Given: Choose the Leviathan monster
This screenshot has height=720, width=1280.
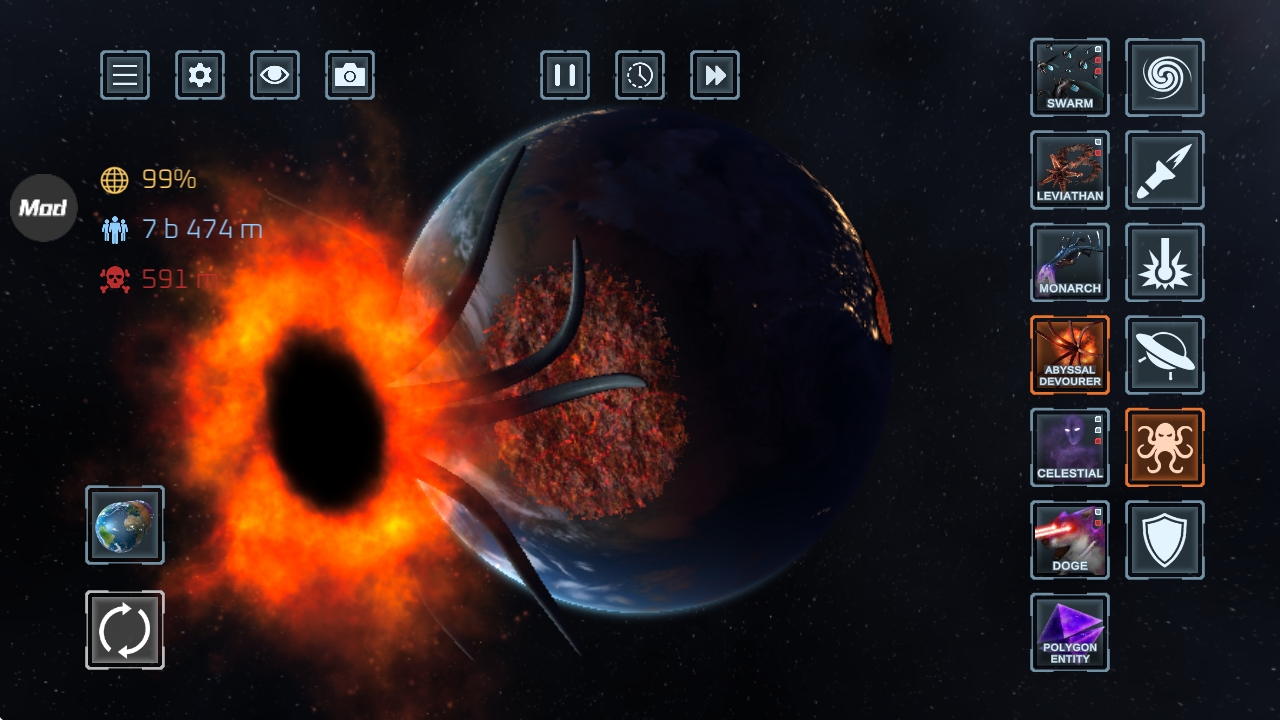Looking at the screenshot, I should coord(1070,170).
